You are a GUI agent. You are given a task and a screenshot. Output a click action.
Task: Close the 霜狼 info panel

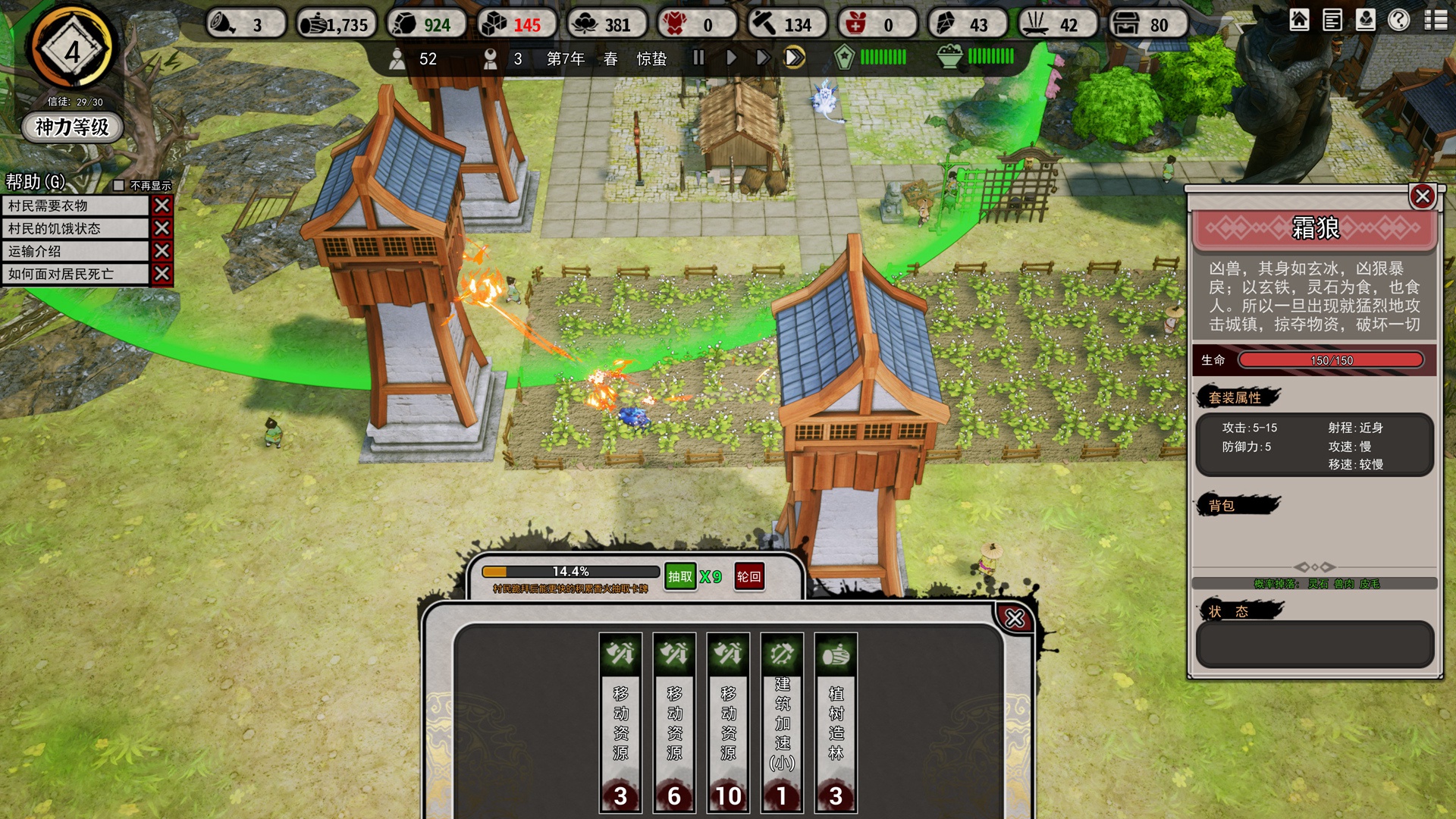click(1422, 196)
